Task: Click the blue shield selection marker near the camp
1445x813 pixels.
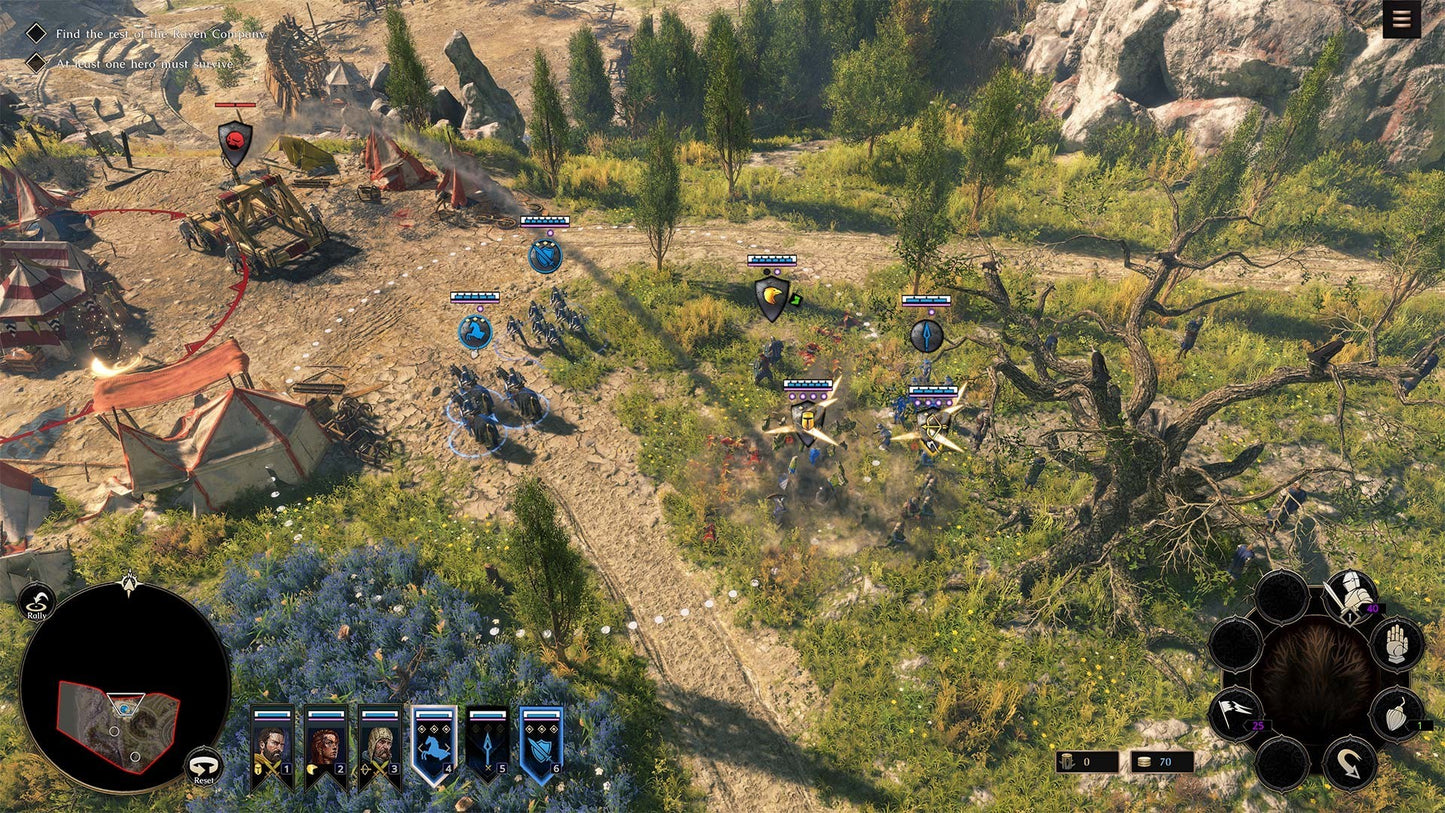Action: tap(543, 255)
